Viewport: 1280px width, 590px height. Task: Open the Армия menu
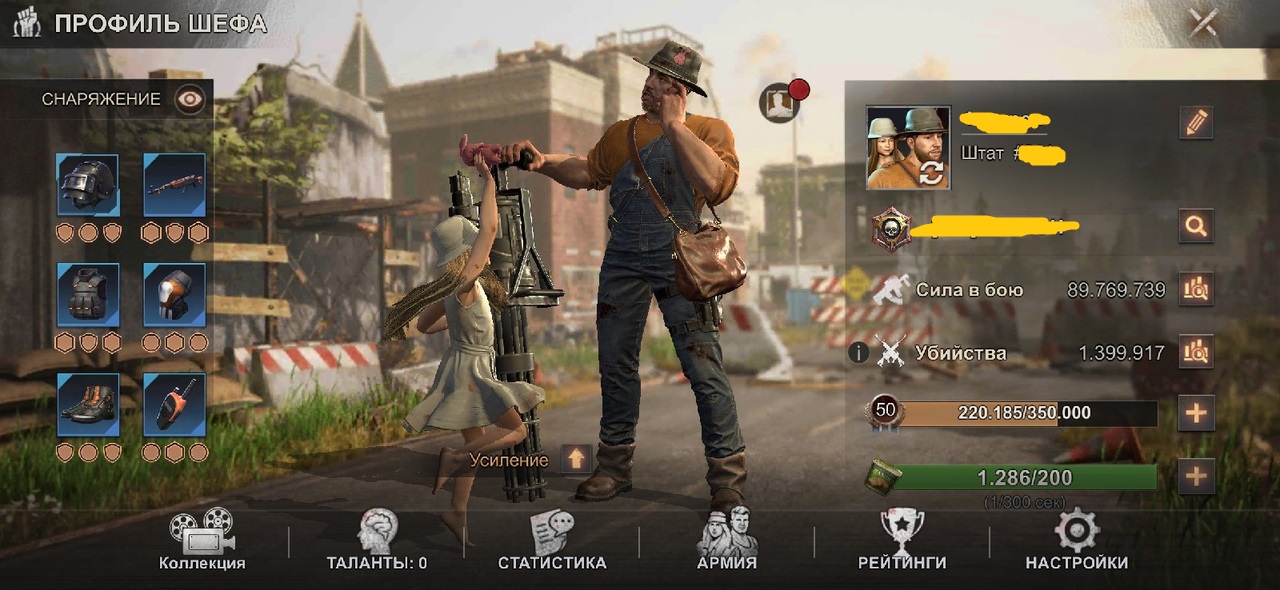(x=726, y=541)
